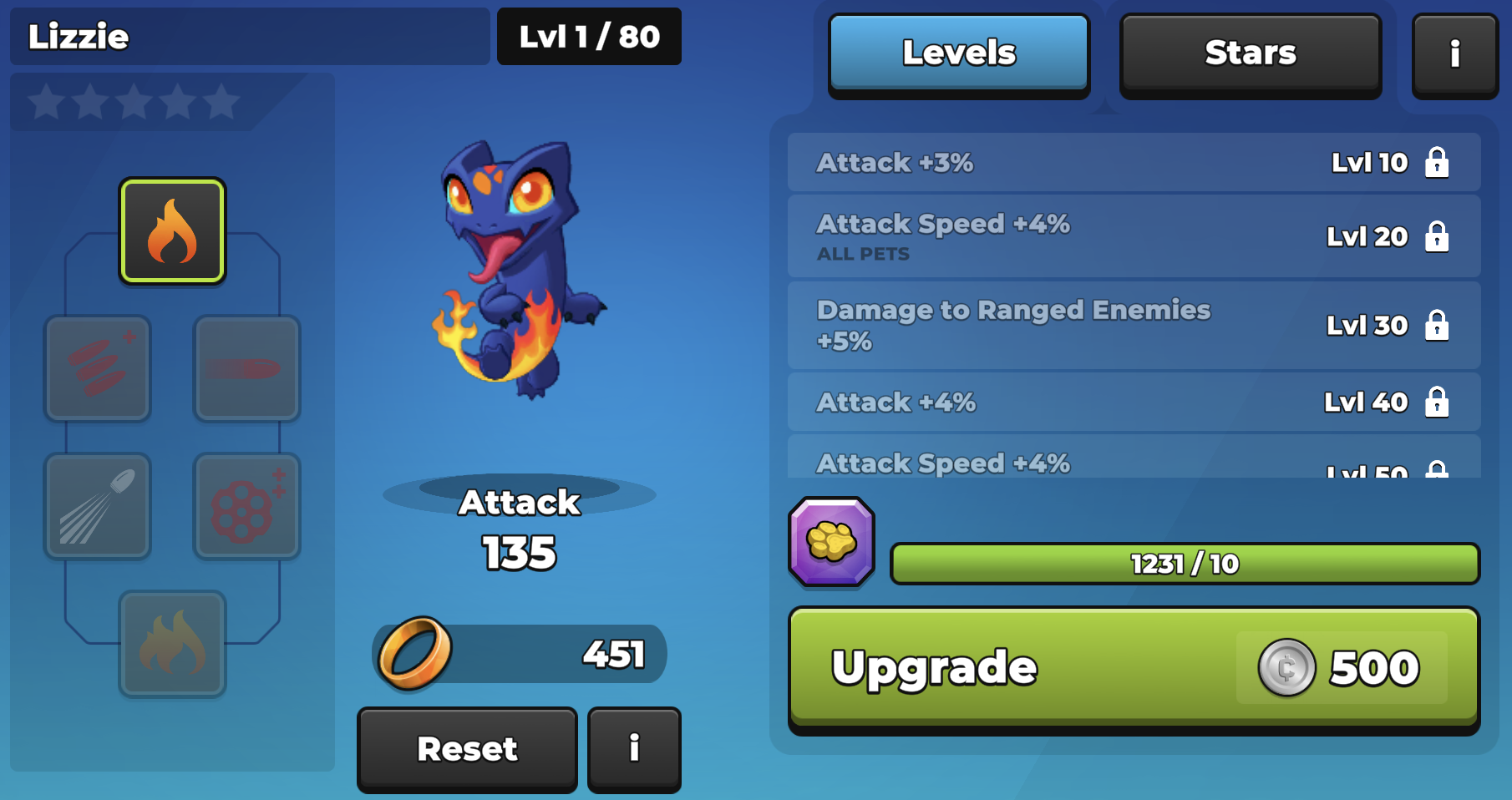Select the bubbles skill icon
The image size is (1512, 800).
click(x=246, y=506)
